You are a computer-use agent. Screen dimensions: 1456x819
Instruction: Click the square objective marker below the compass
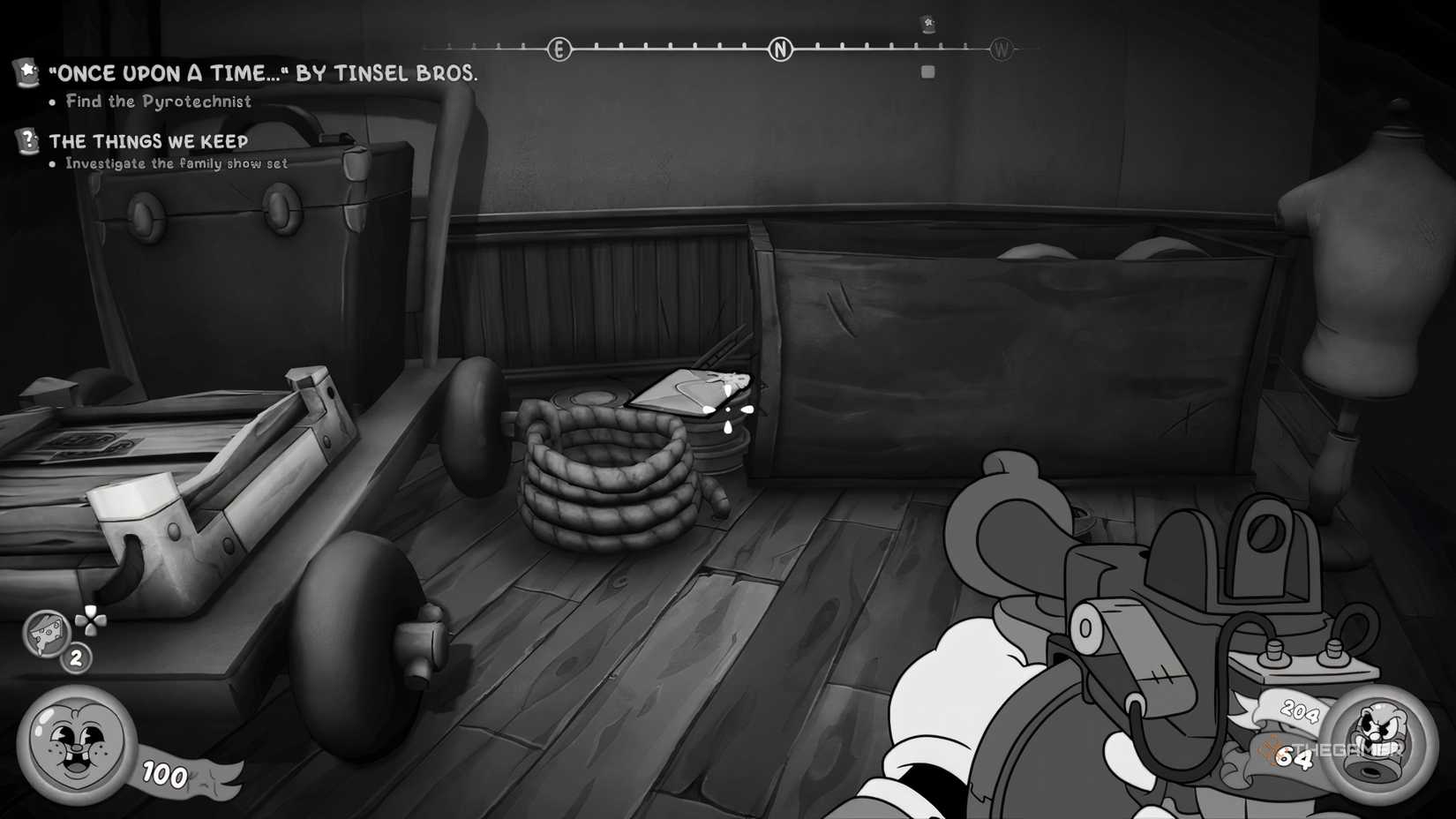(927, 71)
